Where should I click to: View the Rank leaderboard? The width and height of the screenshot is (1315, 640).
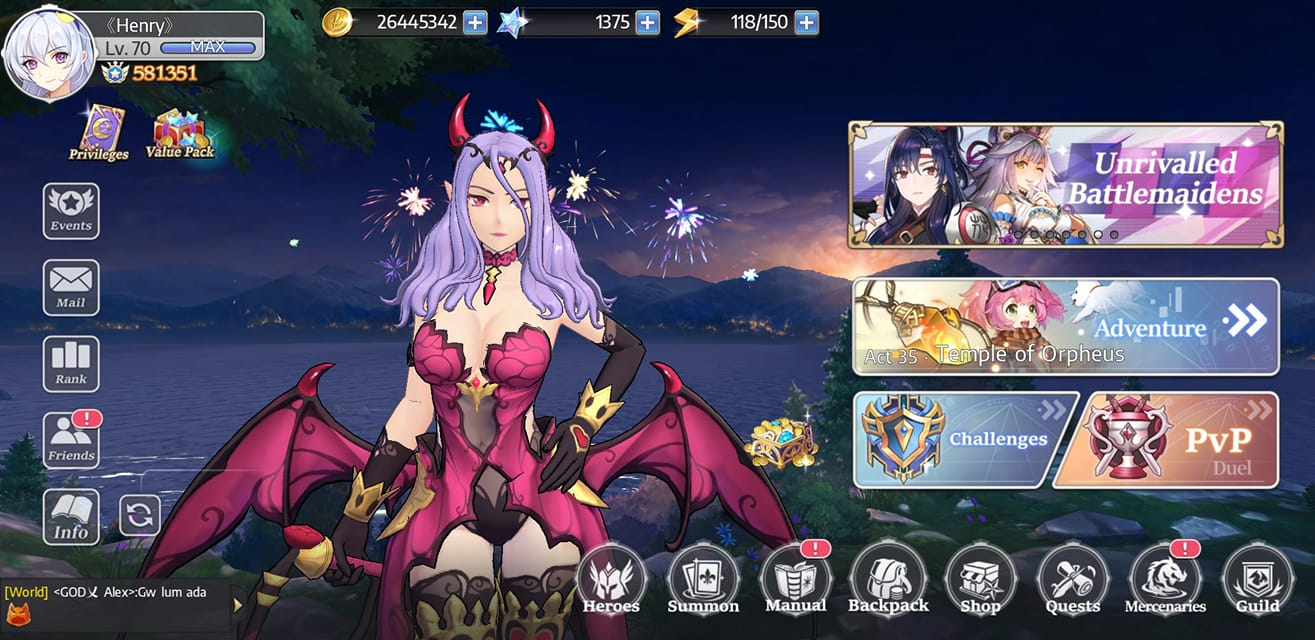pyautogui.click(x=71, y=364)
